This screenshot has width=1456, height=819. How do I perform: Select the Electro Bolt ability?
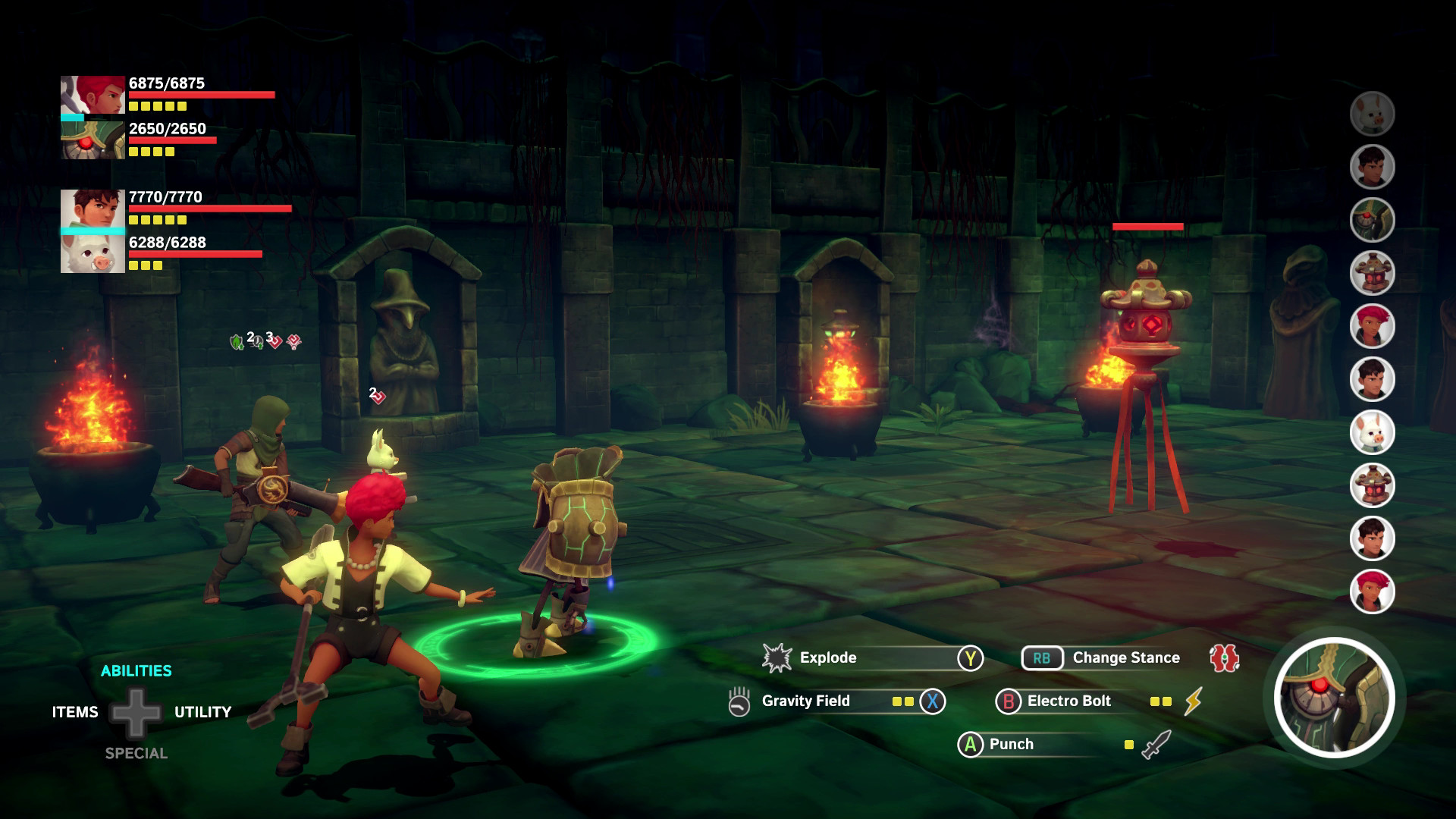tap(1068, 701)
